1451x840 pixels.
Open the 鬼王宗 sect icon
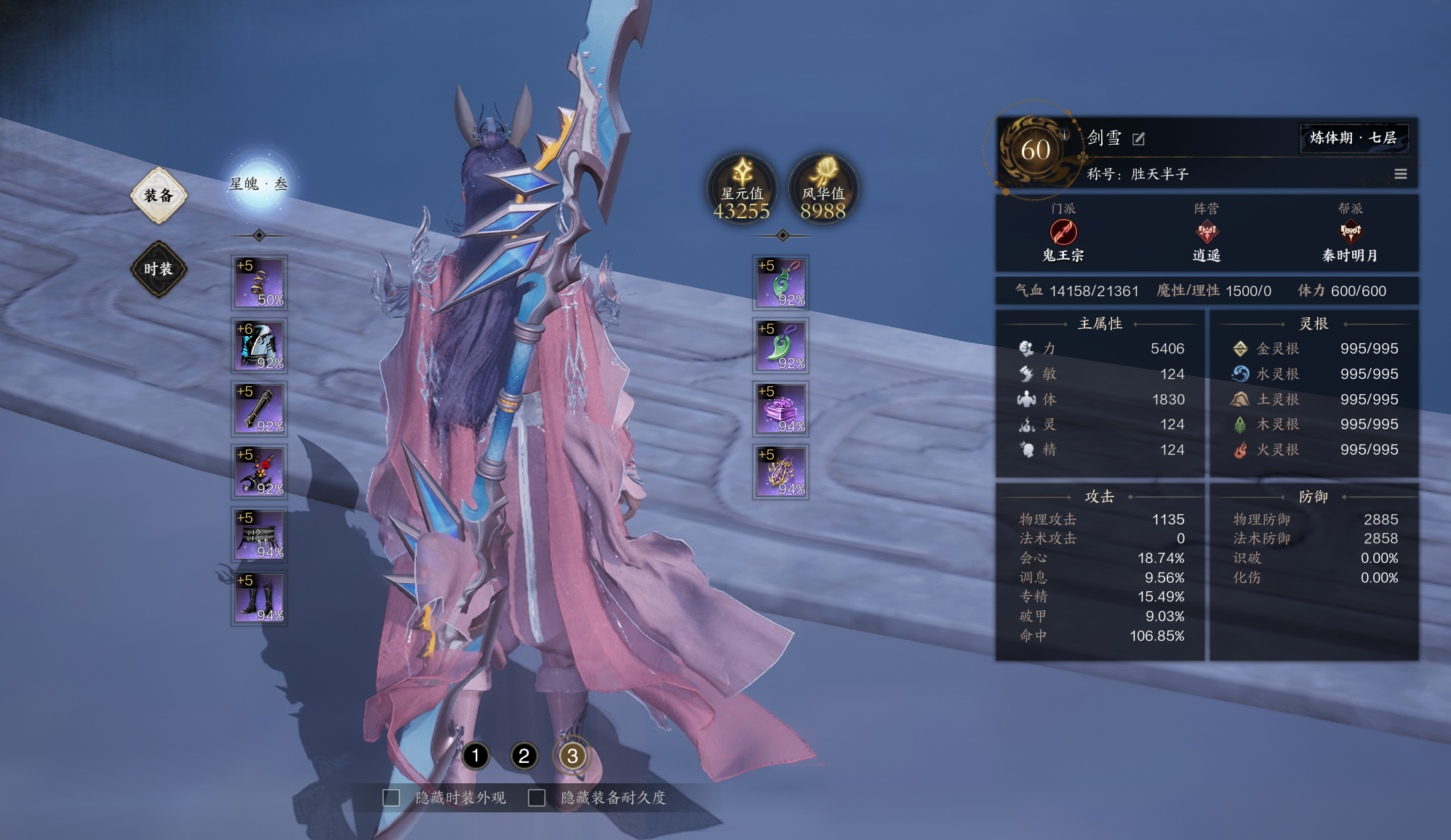[x=1063, y=233]
